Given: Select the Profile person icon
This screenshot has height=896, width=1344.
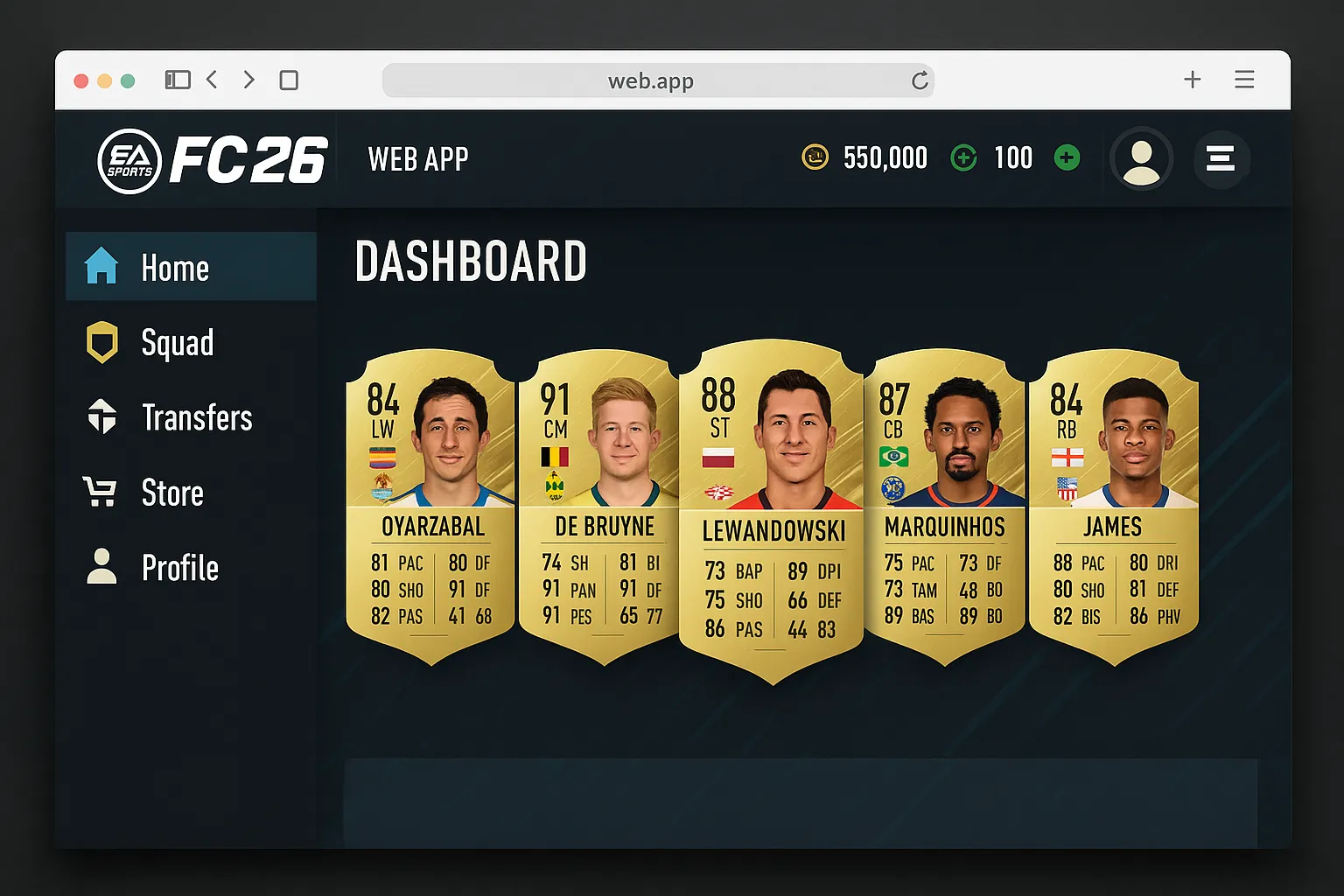Looking at the screenshot, I should click(x=102, y=566).
